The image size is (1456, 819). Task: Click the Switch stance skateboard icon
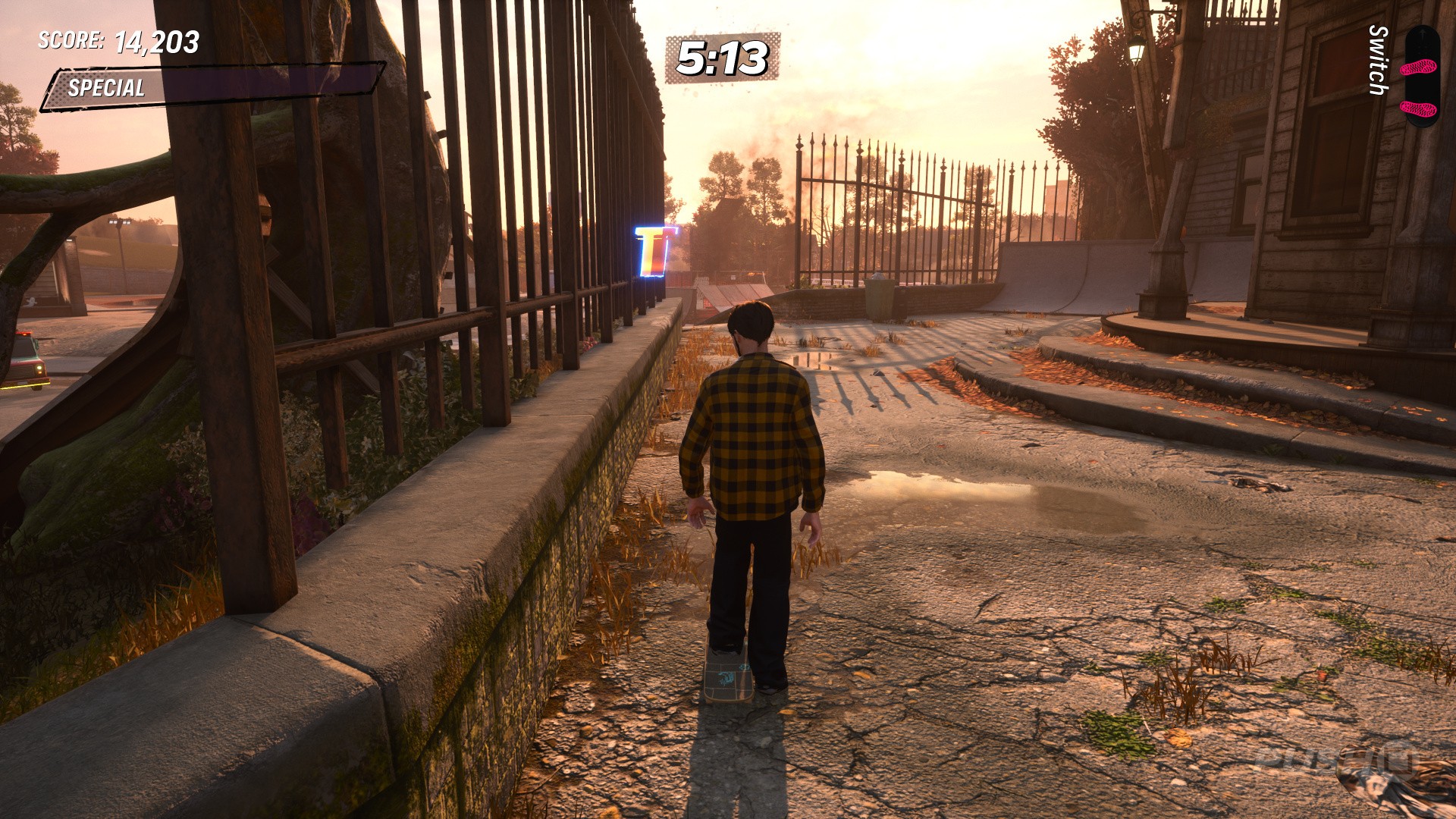1420,76
